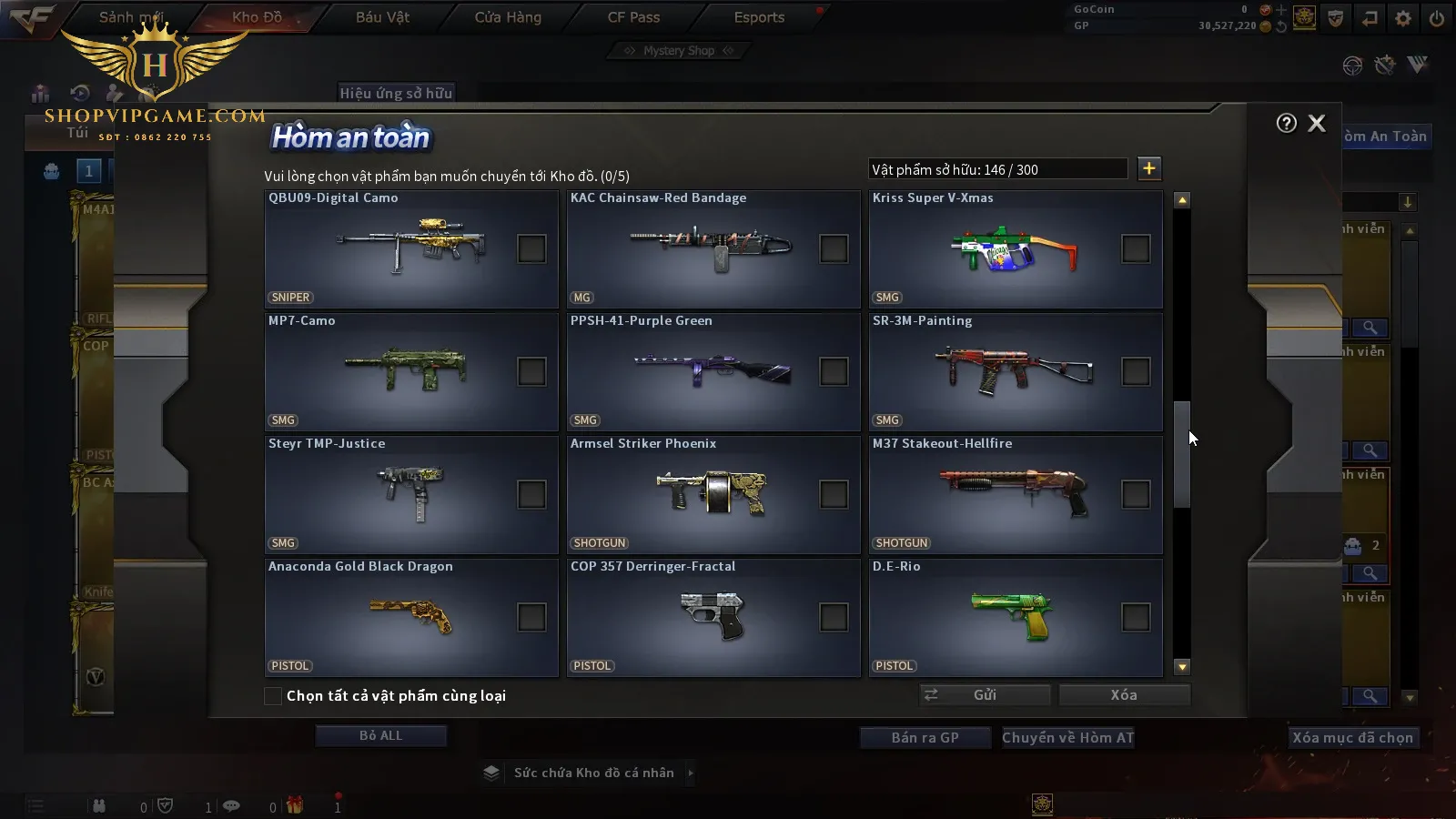Close the Hòm an toàn dialog
The width and height of the screenshot is (1456, 819).
coord(1316,124)
